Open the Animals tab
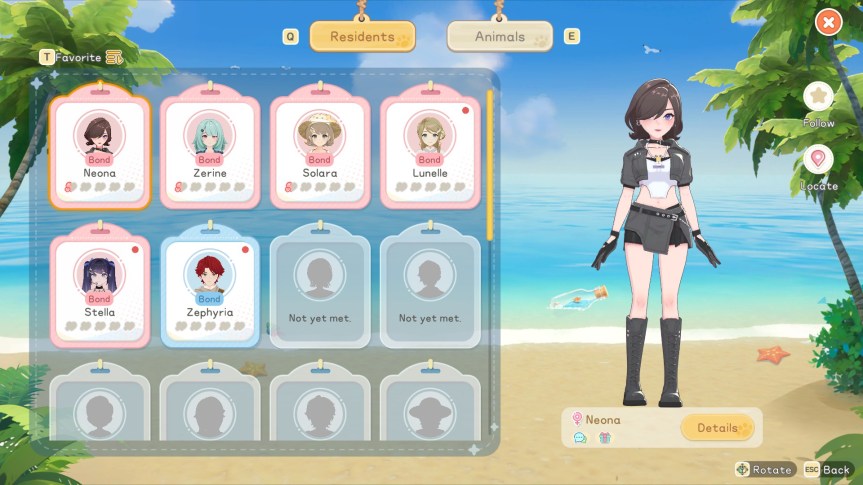This screenshot has width=863, height=485. [499, 37]
